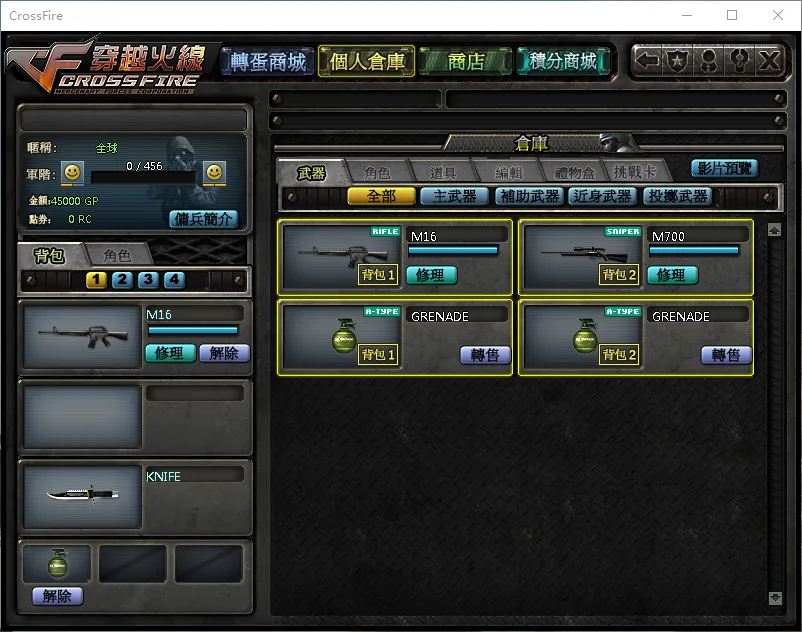Minimize the CrossFire window
The image size is (802, 632).
tap(685, 15)
